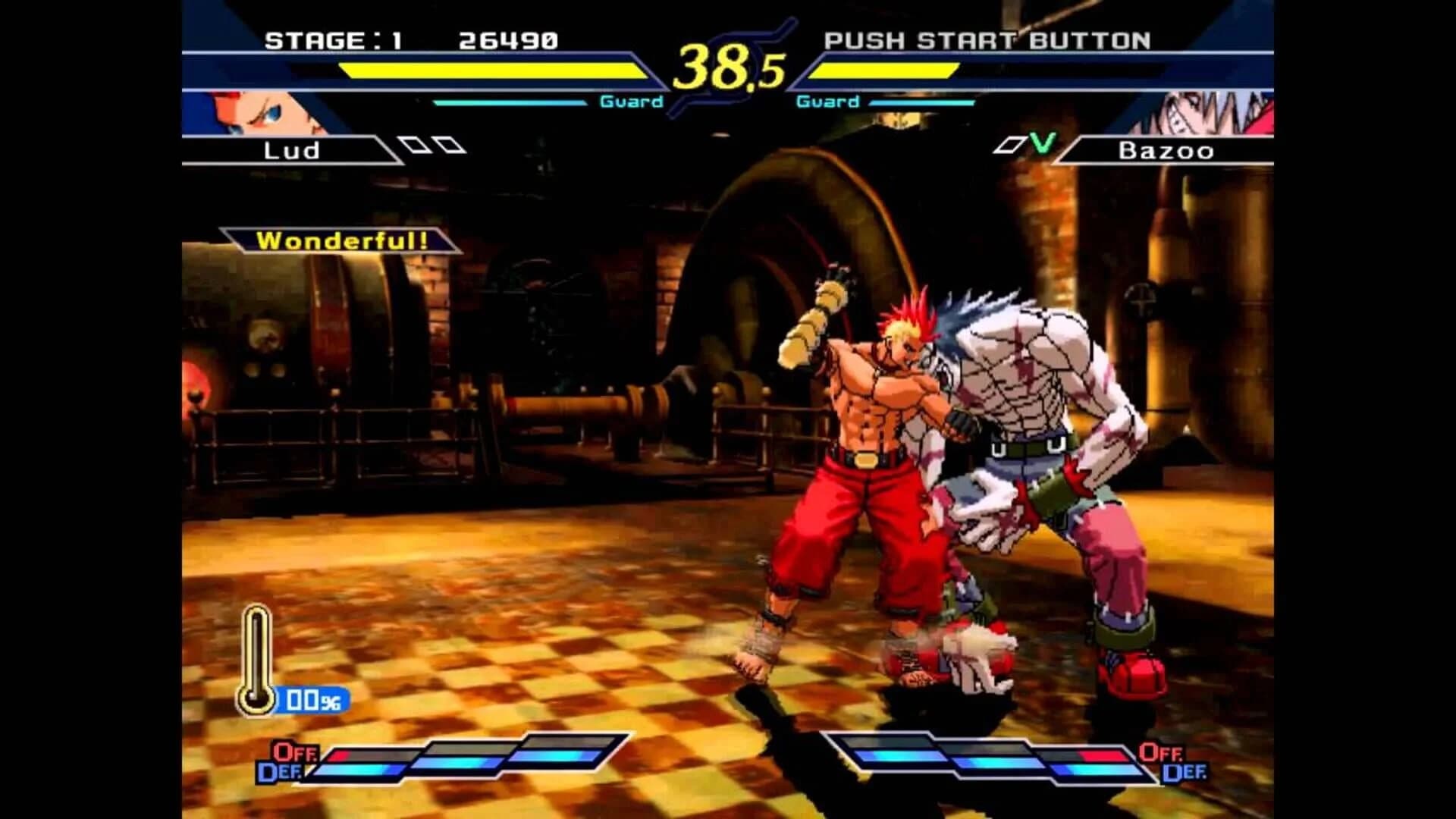Click the Lud name plate
The image size is (1456, 819).
tap(292, 150)
